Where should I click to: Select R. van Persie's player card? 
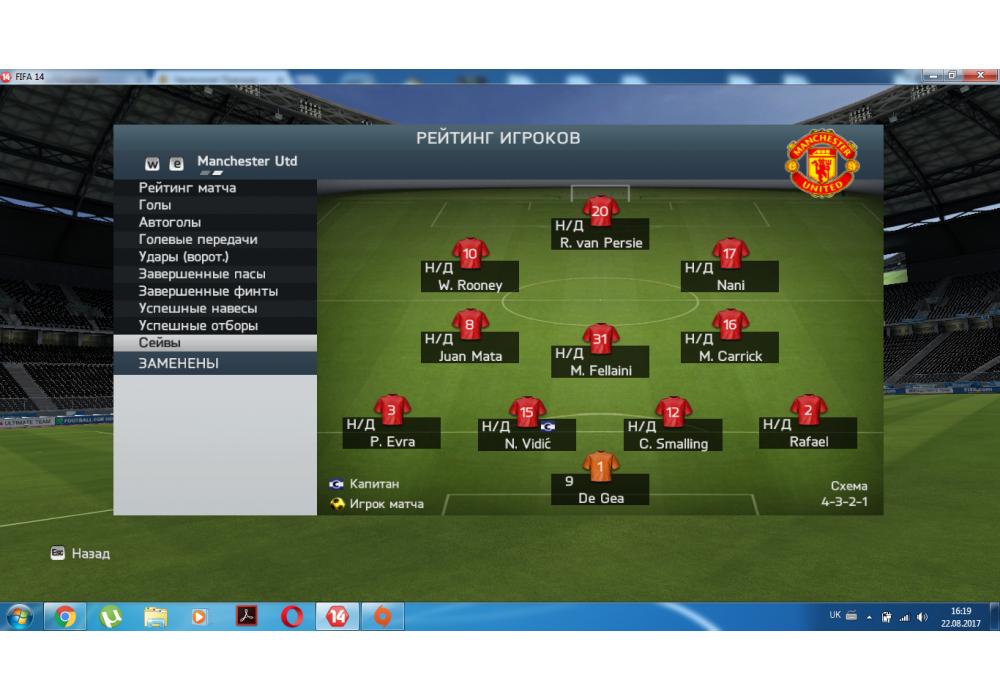pos(600,233)
